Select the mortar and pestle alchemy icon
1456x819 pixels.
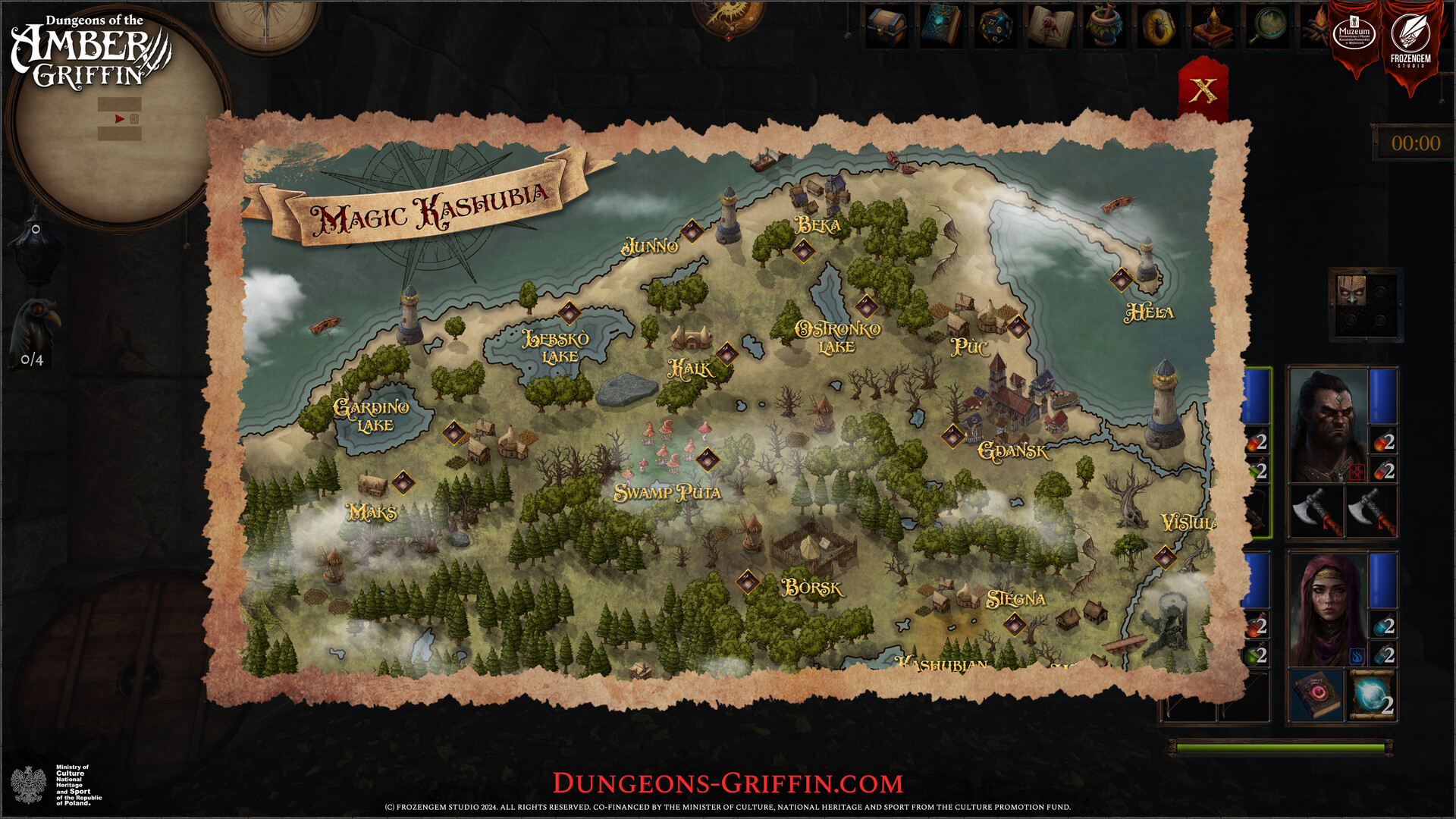coord(1103,26)
